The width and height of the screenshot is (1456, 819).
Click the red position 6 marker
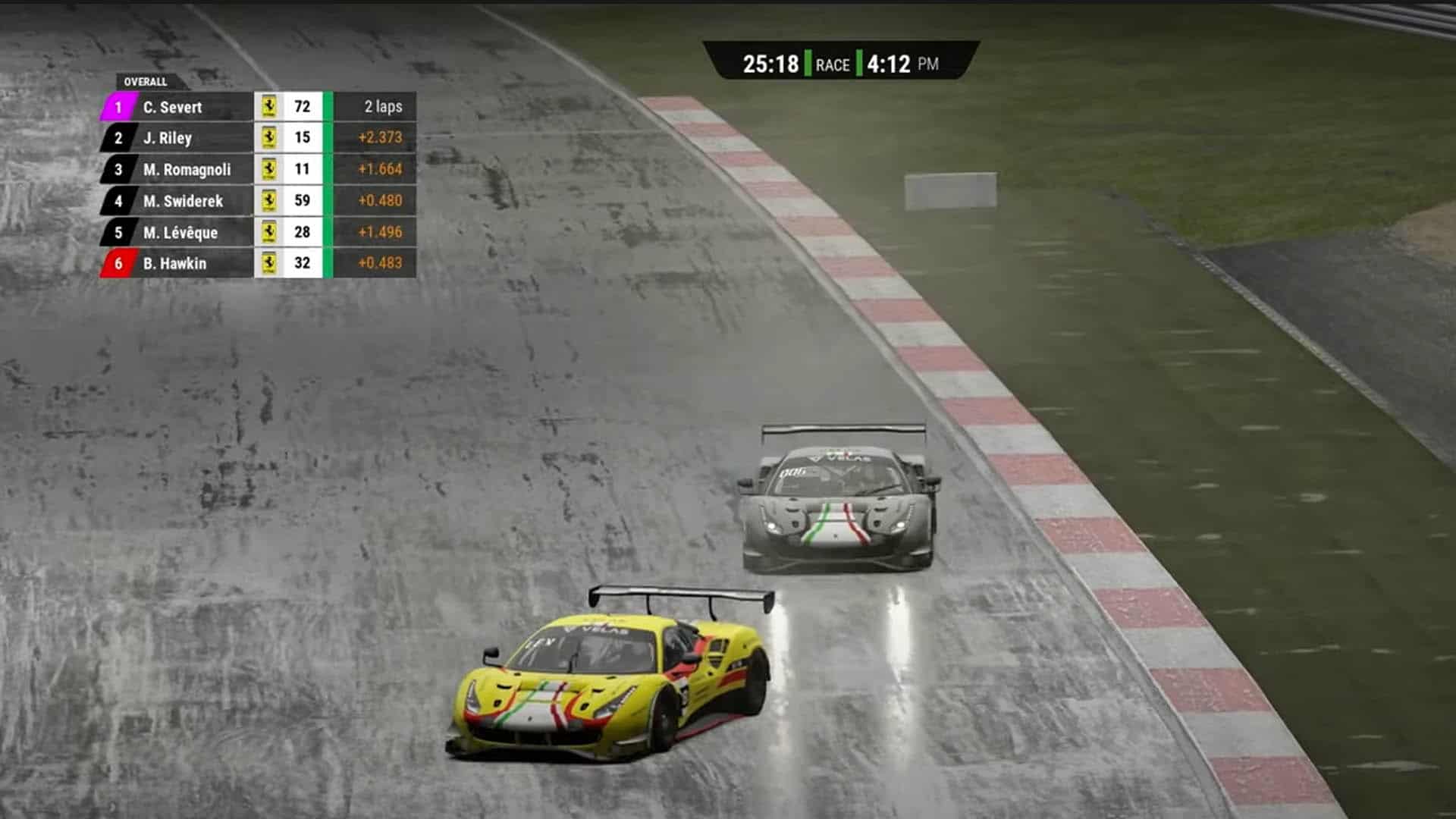point(118,264)
